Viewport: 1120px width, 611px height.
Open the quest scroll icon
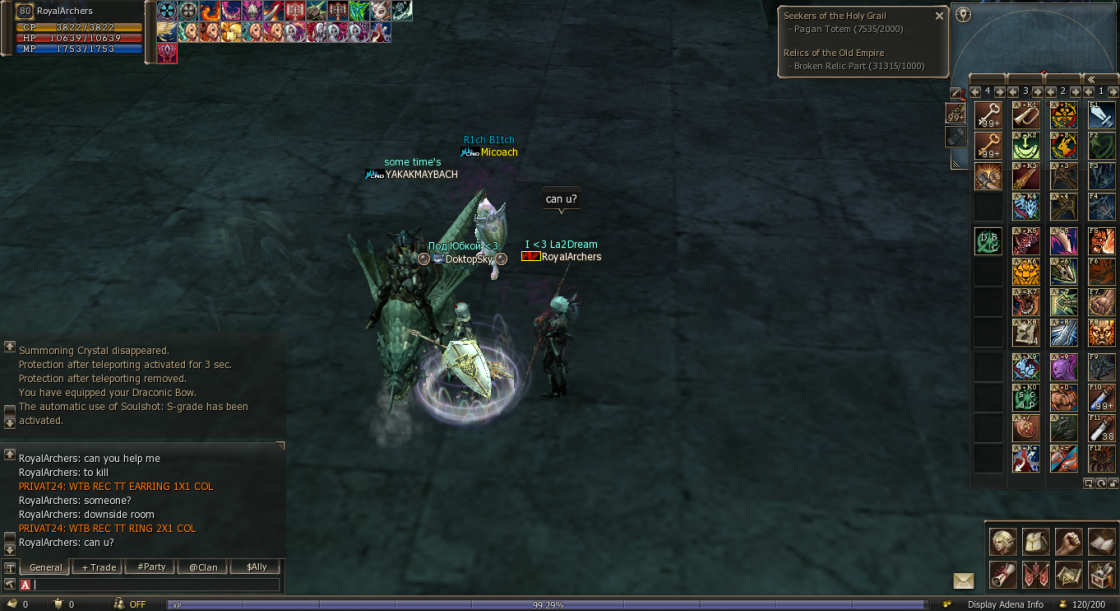(1003, 574)
